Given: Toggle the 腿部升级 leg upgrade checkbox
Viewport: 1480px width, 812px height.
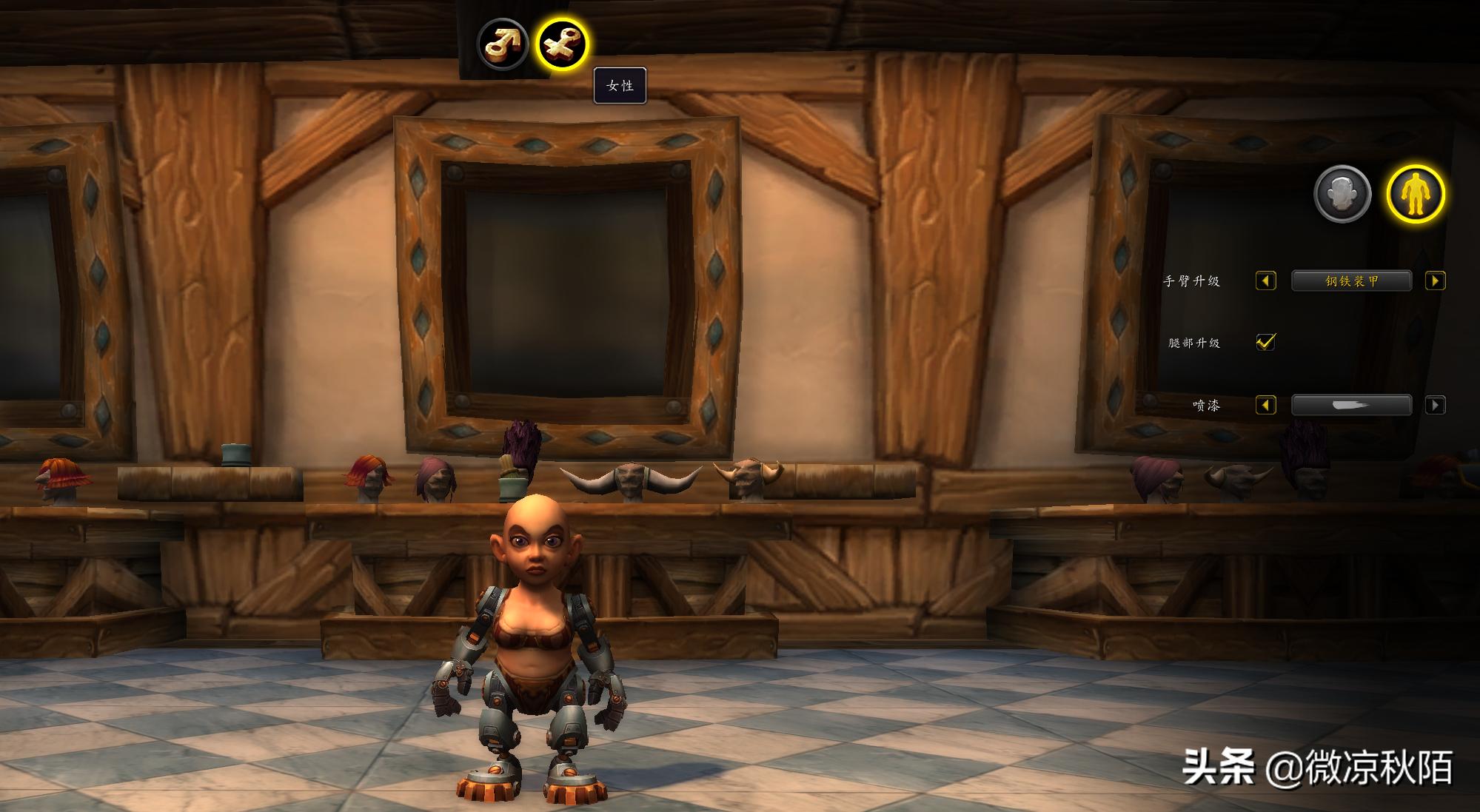Looking at the screenshot, I should (1266, 342).
